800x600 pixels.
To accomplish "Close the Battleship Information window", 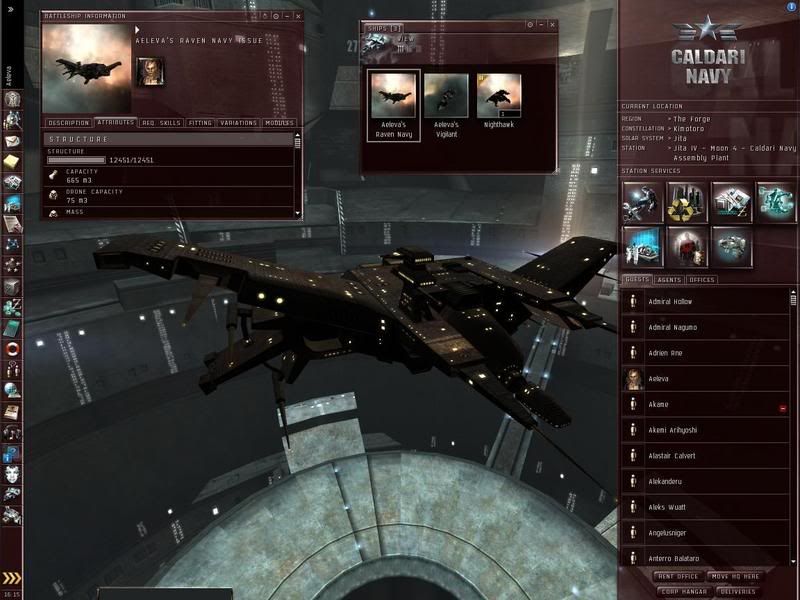I will point(298,17).
